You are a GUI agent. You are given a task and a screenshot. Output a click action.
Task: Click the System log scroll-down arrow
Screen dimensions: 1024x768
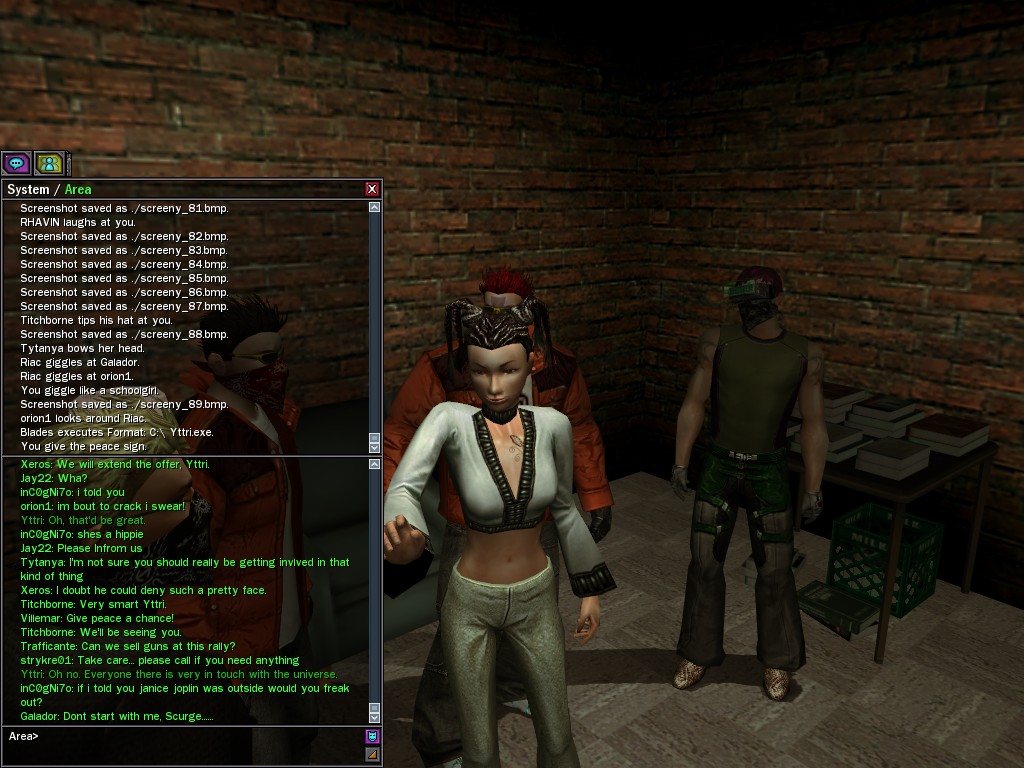click(x=374, y=447)
